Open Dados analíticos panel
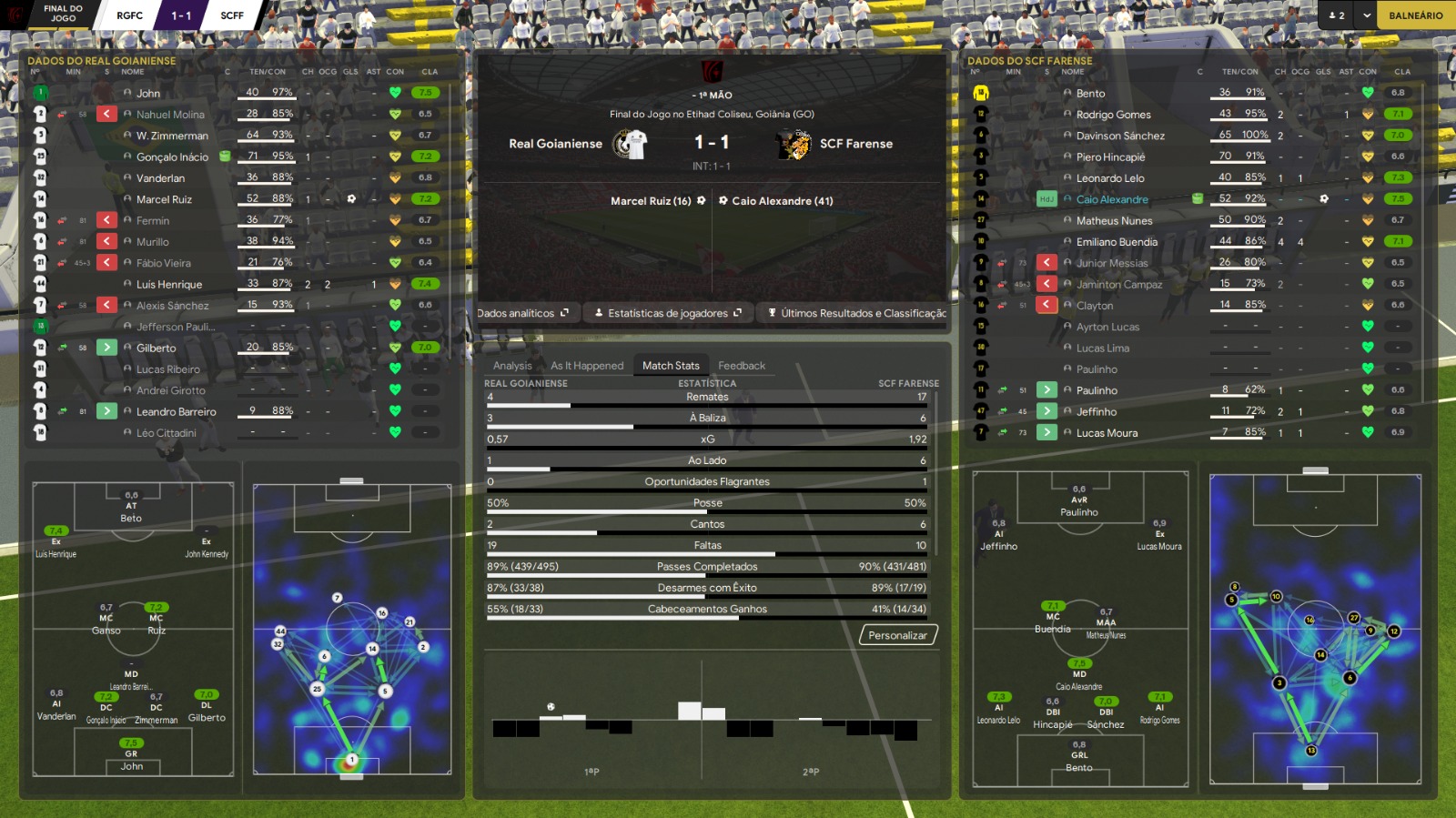The height and width of the screenshot is (818, 1456). 522,313
